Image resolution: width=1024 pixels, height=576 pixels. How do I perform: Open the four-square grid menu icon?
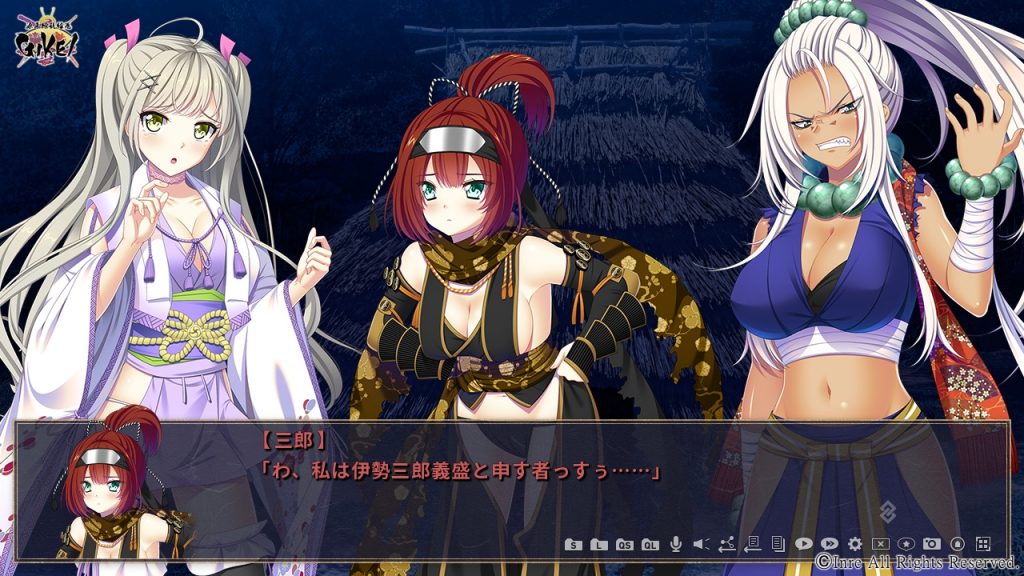(x=983, y=544)
